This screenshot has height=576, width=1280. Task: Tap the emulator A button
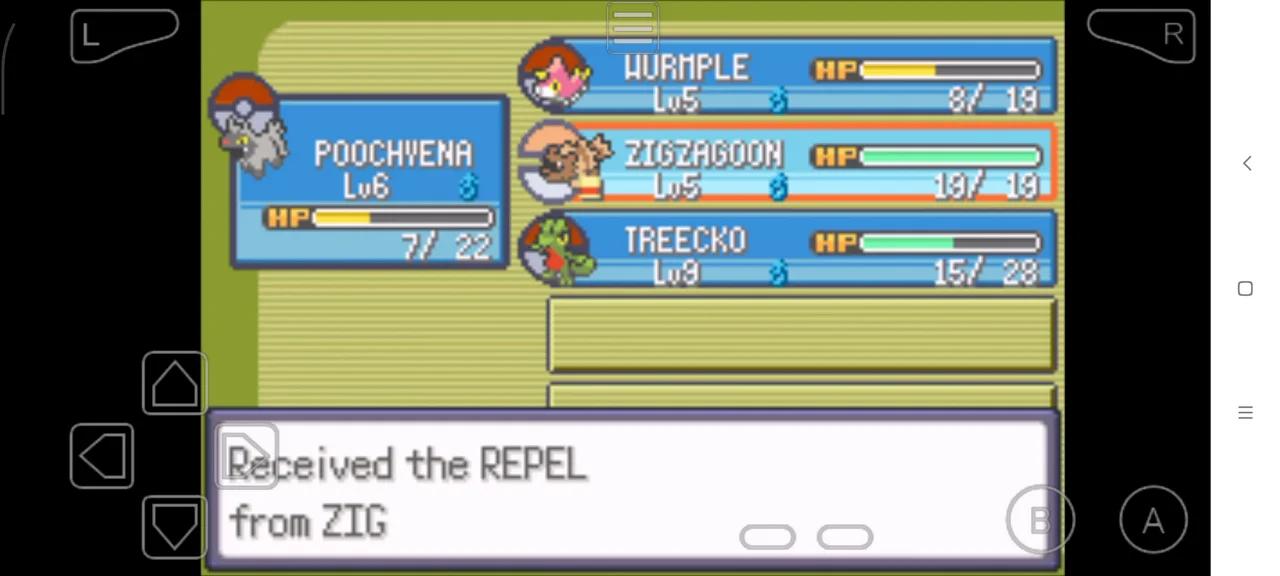[x=1153, y=520]
